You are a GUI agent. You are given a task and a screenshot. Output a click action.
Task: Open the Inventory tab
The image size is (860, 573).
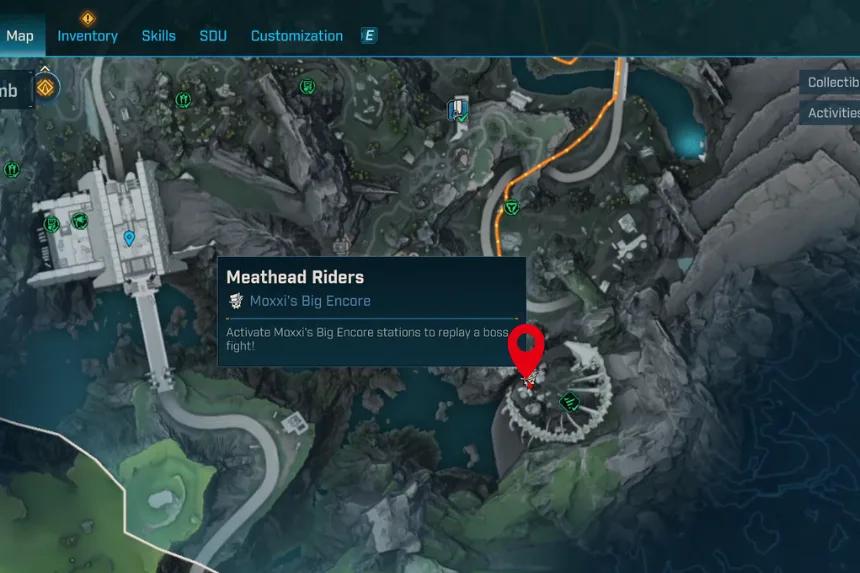coord(87,36)
